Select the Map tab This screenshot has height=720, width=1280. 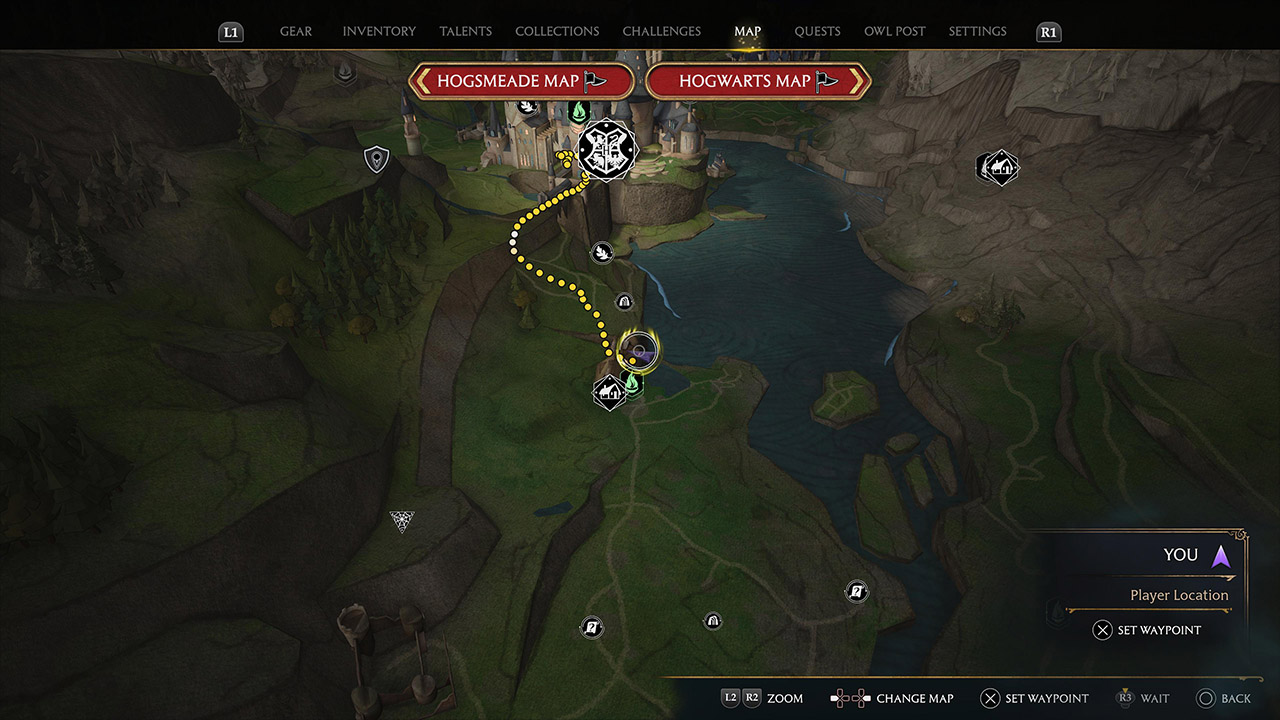[747, 31]
